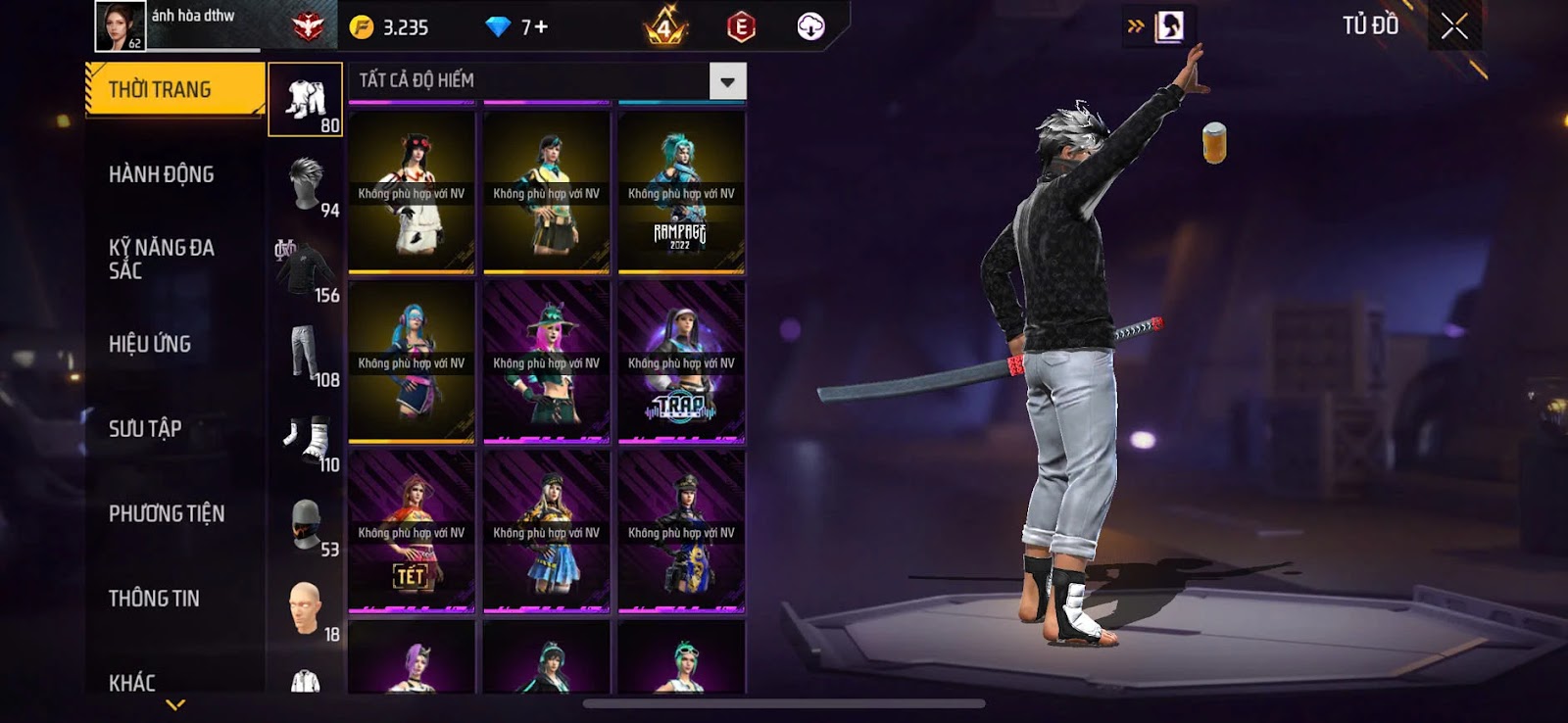Close the Tủ Đồ wardrobe screen

coord(1454,26)
